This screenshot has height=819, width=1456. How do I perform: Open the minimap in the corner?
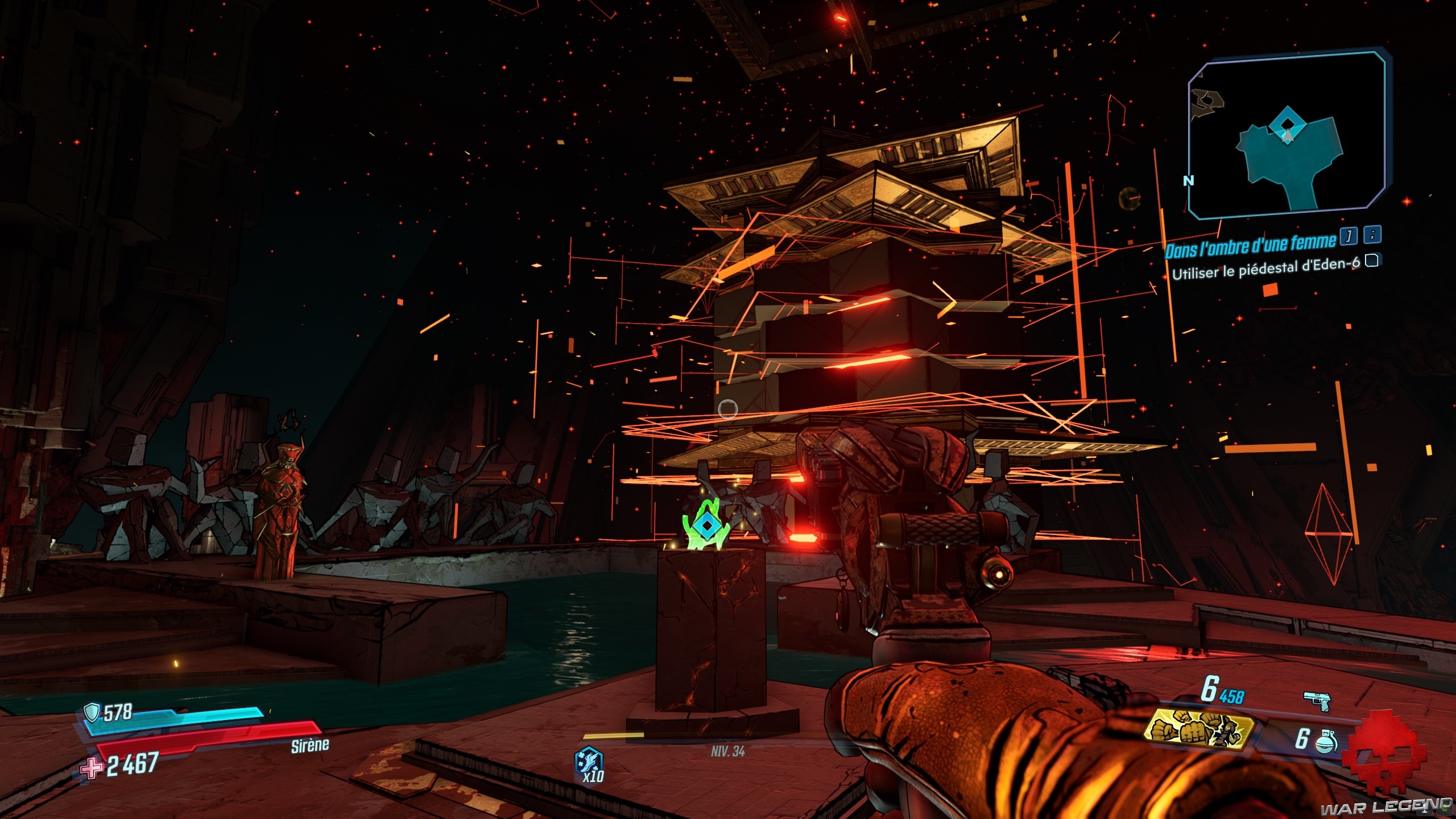pyautogui.click(x=1287, y=135)
